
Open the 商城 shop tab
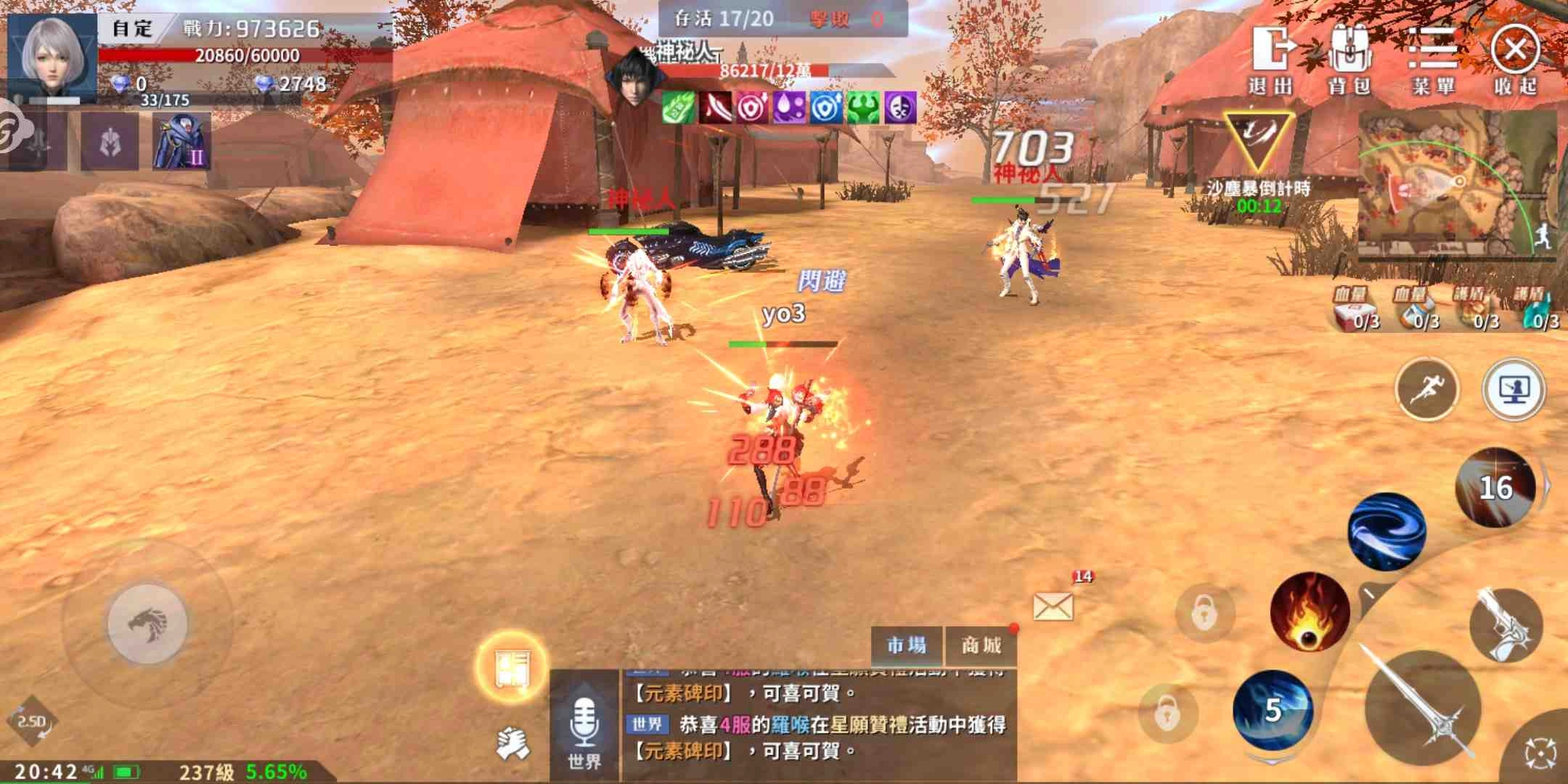click(981, 645)
